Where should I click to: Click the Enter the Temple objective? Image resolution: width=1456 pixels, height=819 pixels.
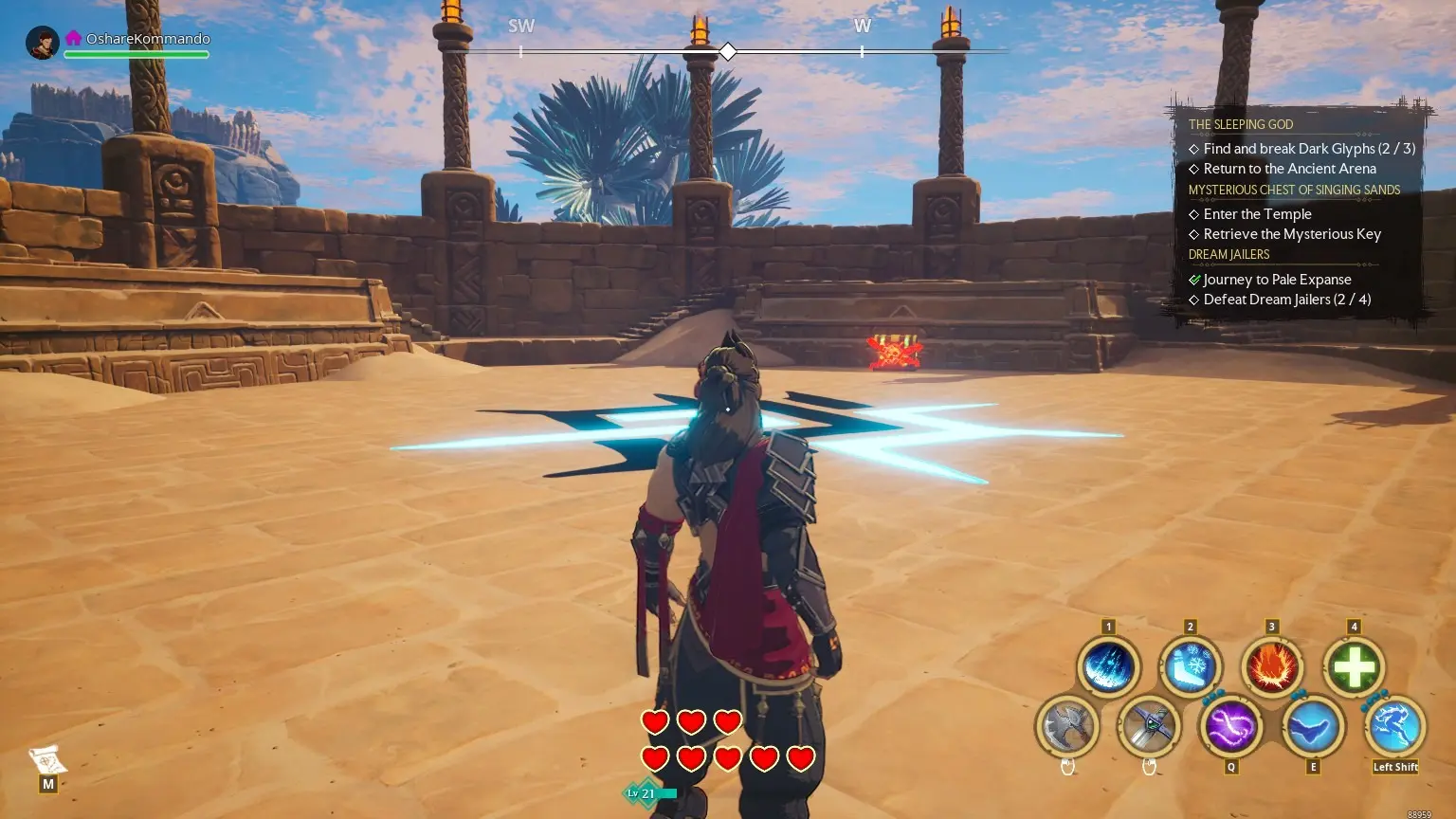pyautogui.click(x=1257, y=214)
